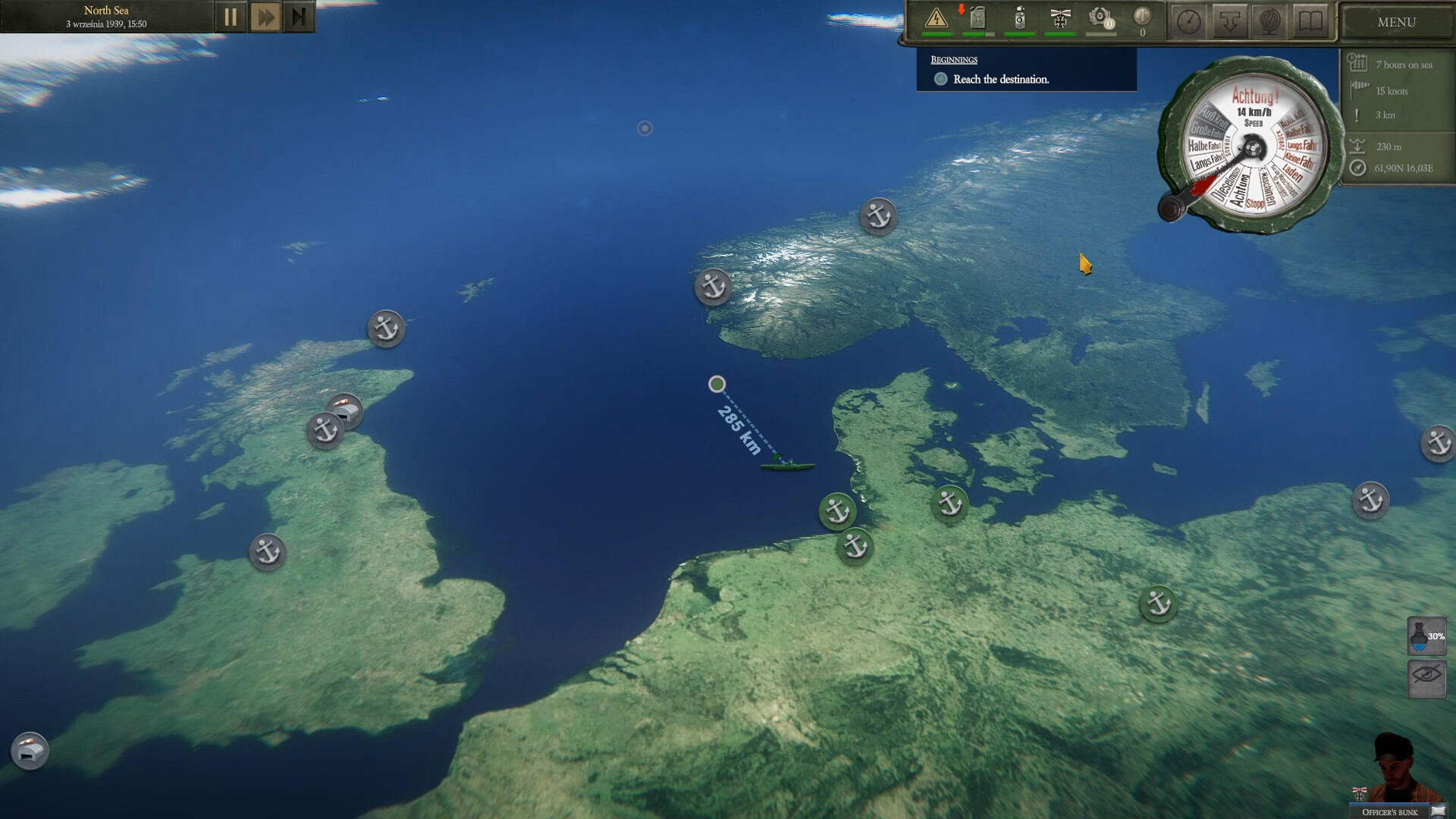The height and width of the screenshot is (819, 1456).
Task: Check the fuel jerrycan resource icon
Action: point(977,18)
